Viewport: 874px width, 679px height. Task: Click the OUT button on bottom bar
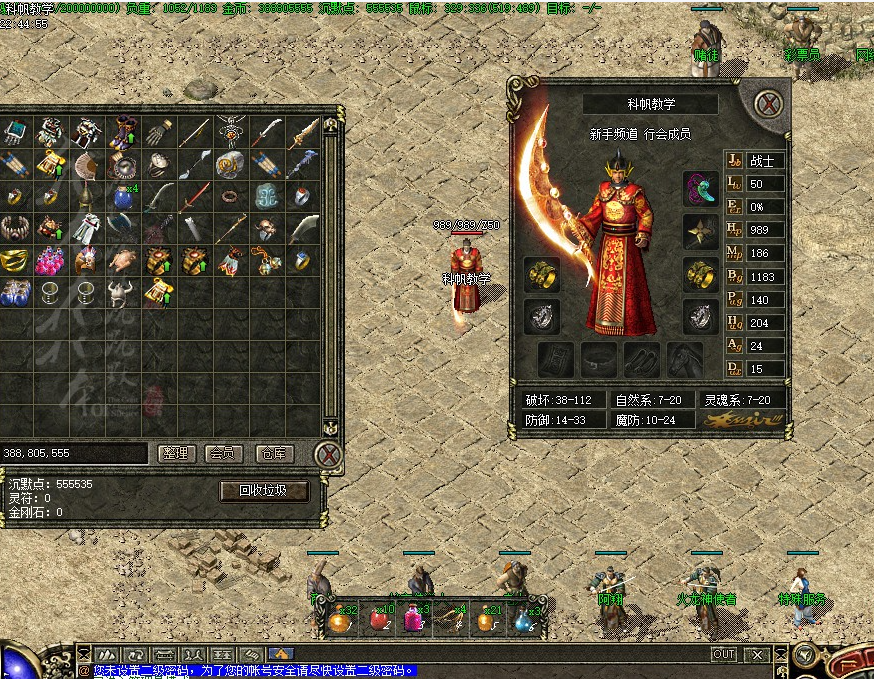tap(723, 654)
